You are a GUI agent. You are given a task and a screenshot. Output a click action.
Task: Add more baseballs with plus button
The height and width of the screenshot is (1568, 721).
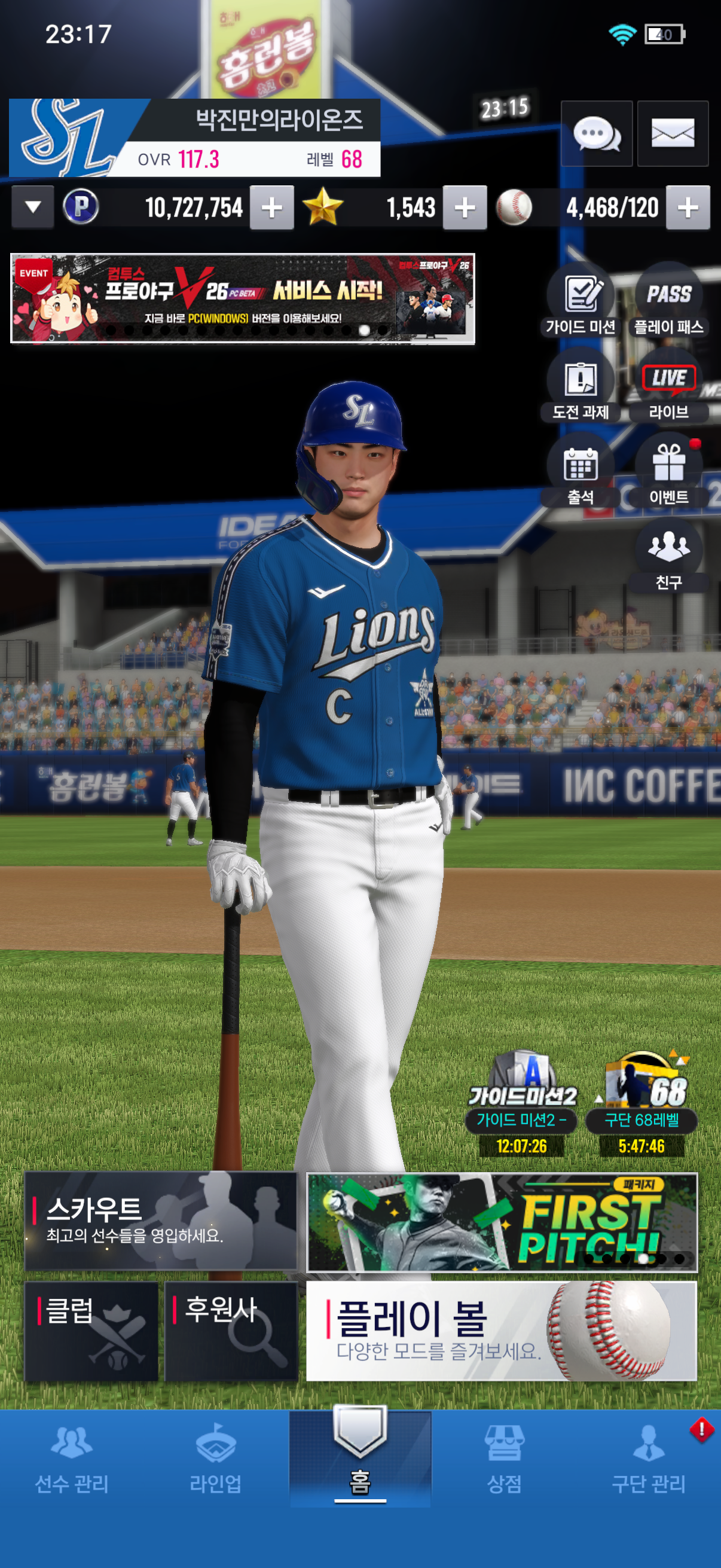point(688,208)
